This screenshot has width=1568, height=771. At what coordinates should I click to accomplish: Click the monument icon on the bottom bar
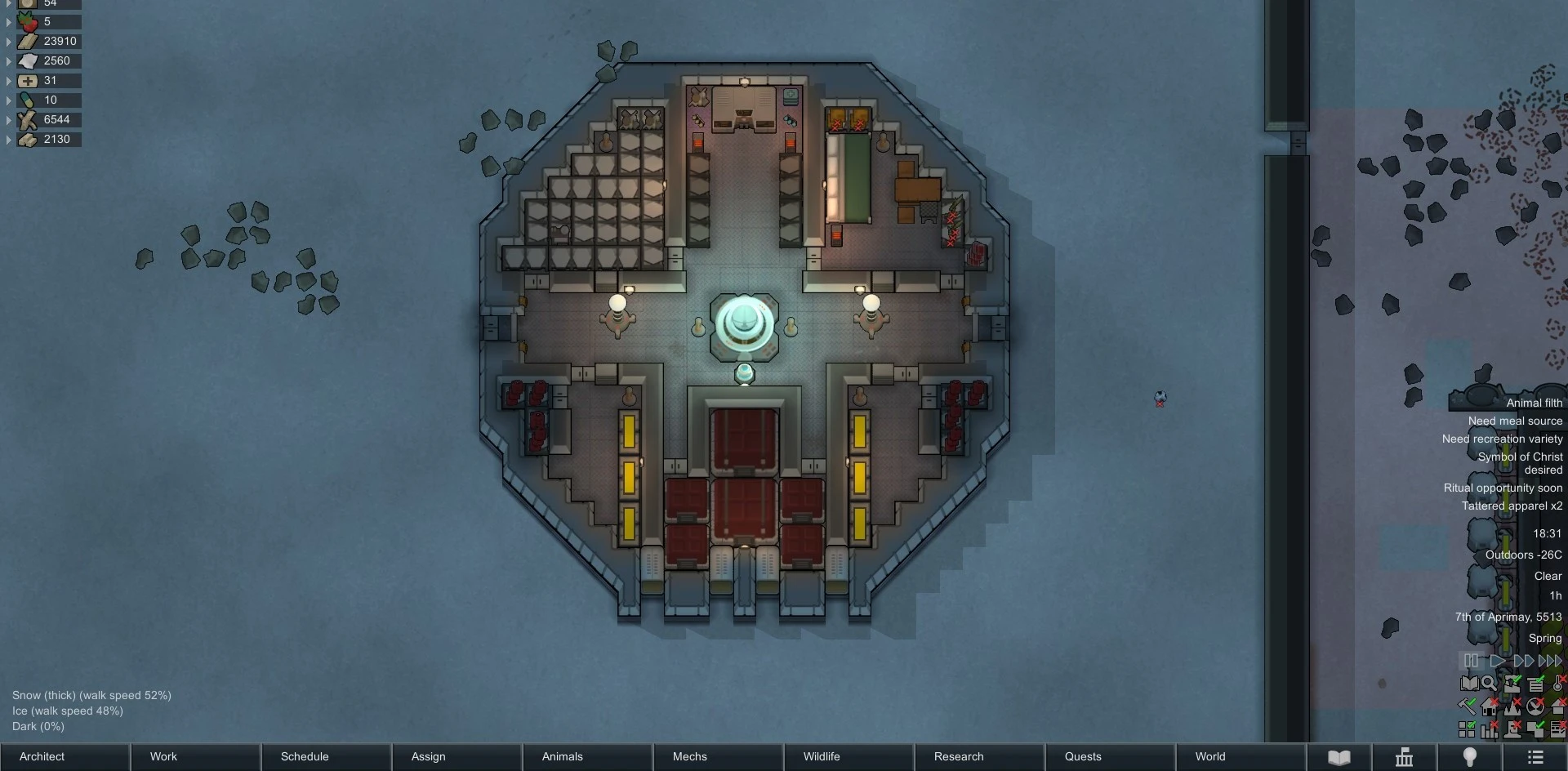[x=1404, y=756]
